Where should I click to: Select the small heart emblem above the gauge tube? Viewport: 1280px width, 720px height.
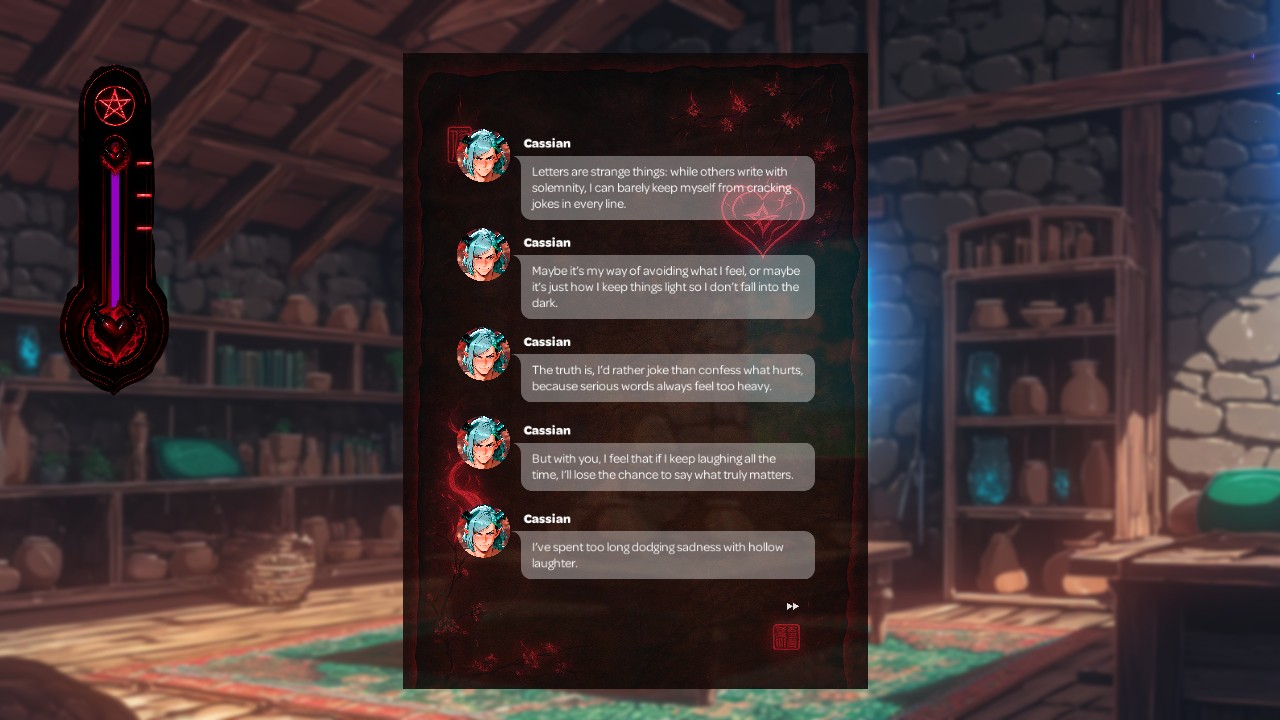point(117,152)
